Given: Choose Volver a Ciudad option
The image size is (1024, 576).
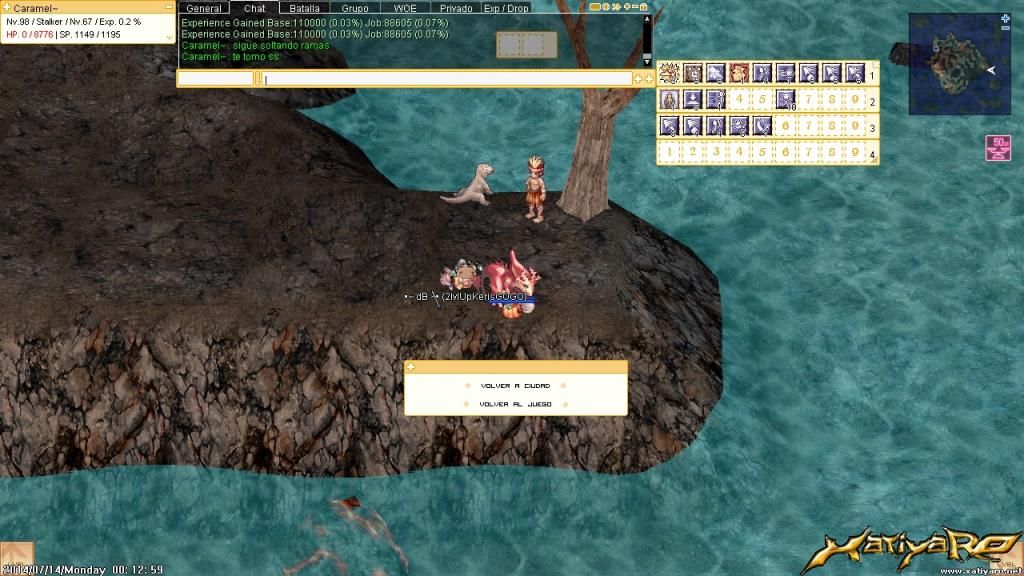Looking at the screenshot, I should coord(515,385).
